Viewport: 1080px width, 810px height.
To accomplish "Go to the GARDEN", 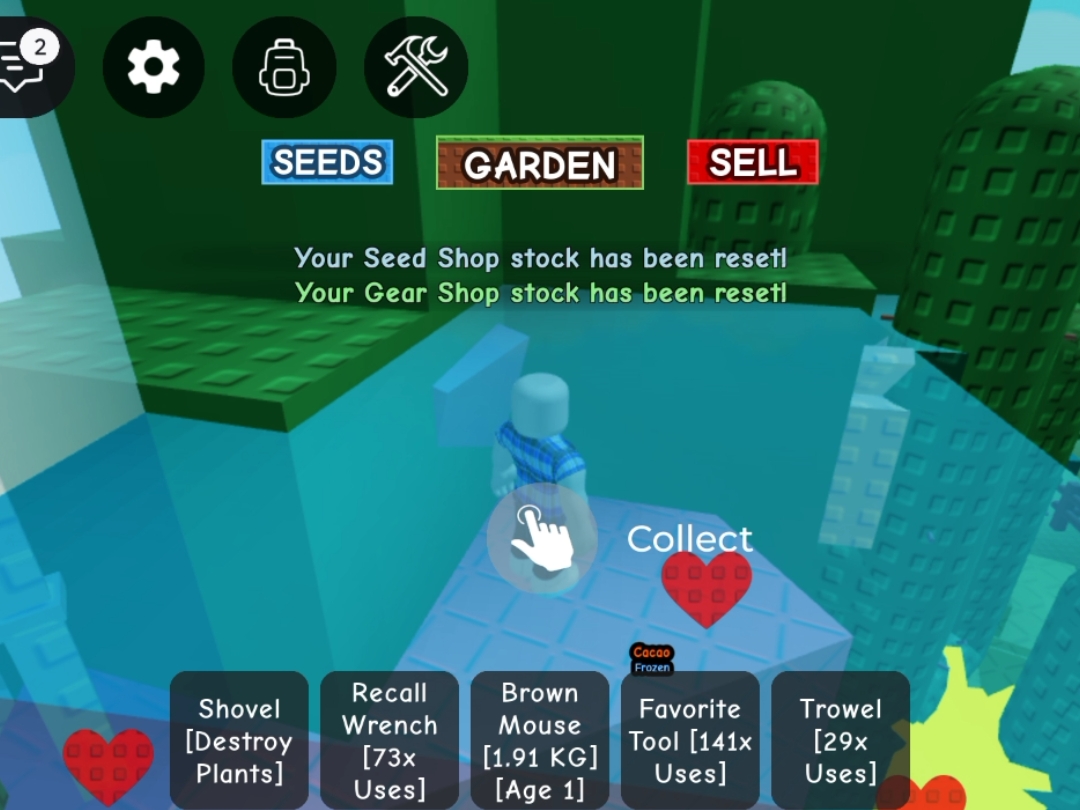I will [x=540, y=163].
